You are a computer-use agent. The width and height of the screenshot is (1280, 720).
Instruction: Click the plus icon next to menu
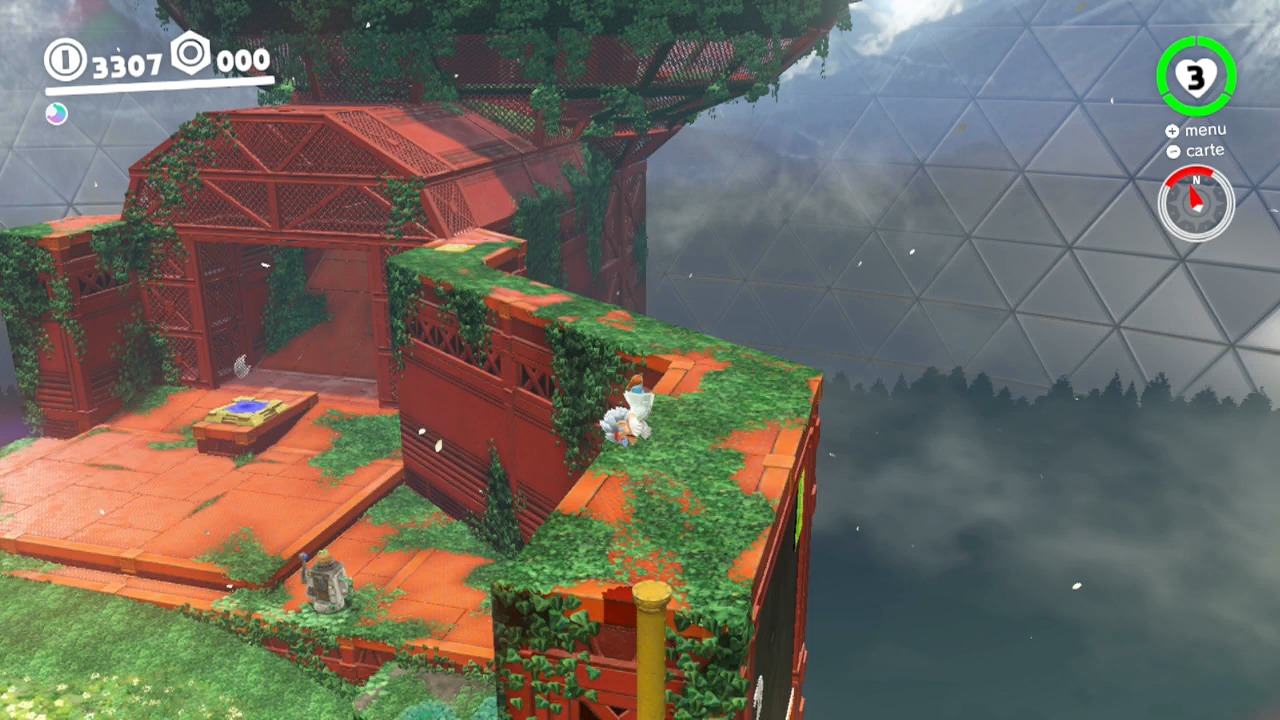[x=1171, y=130]
